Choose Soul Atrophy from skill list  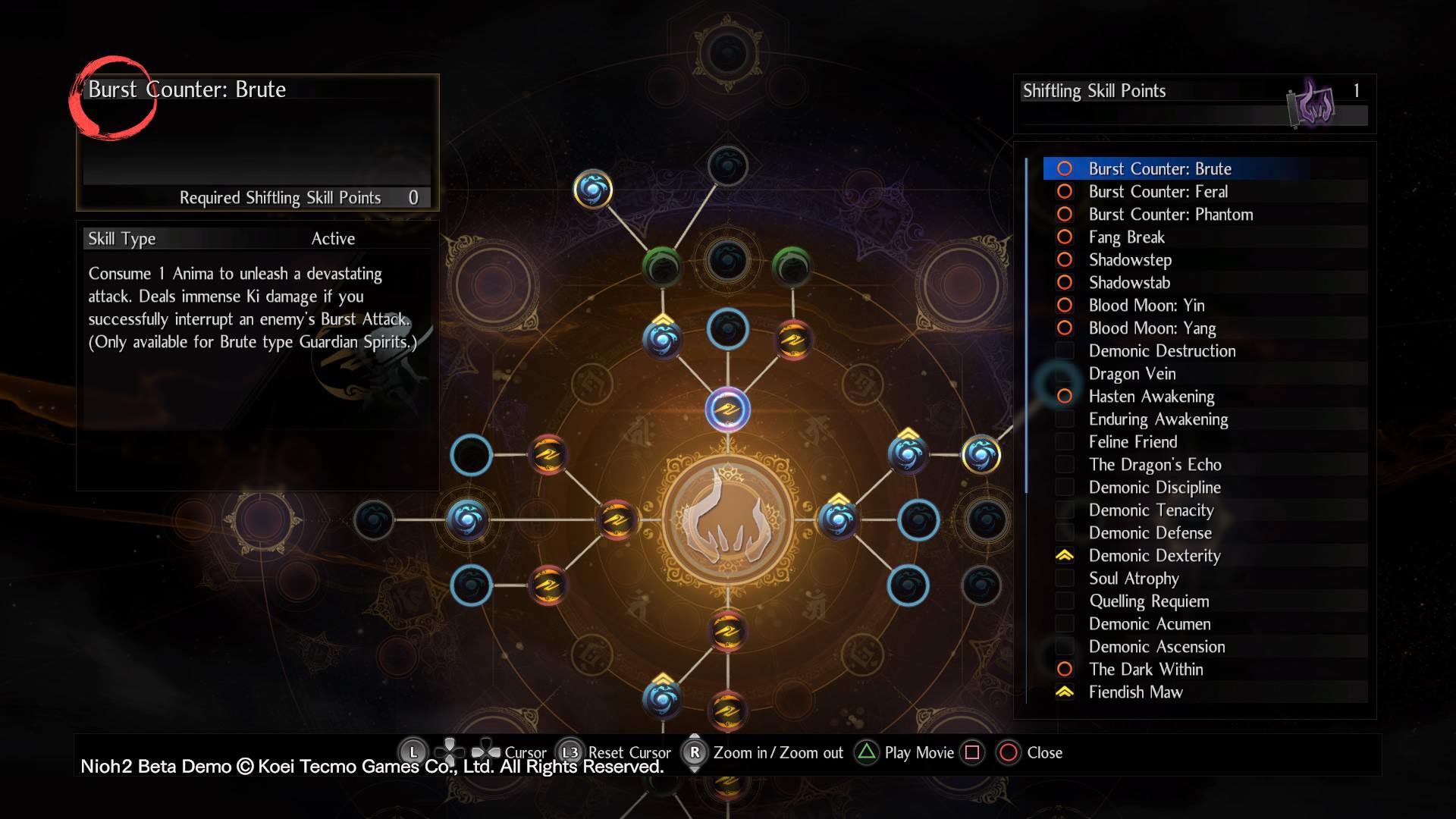point(1134,578)
